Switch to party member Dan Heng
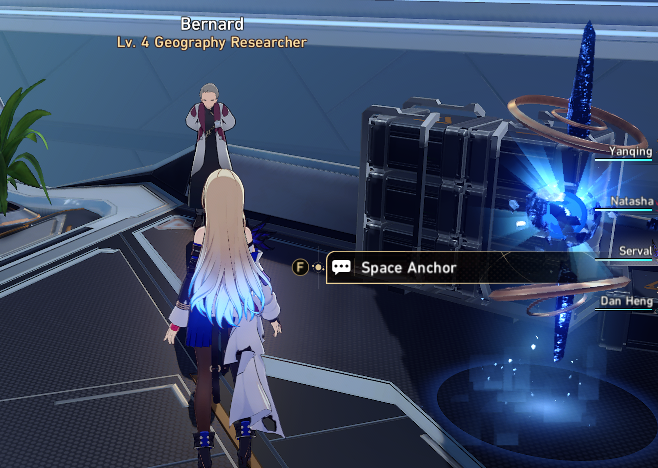 (627, 300)
